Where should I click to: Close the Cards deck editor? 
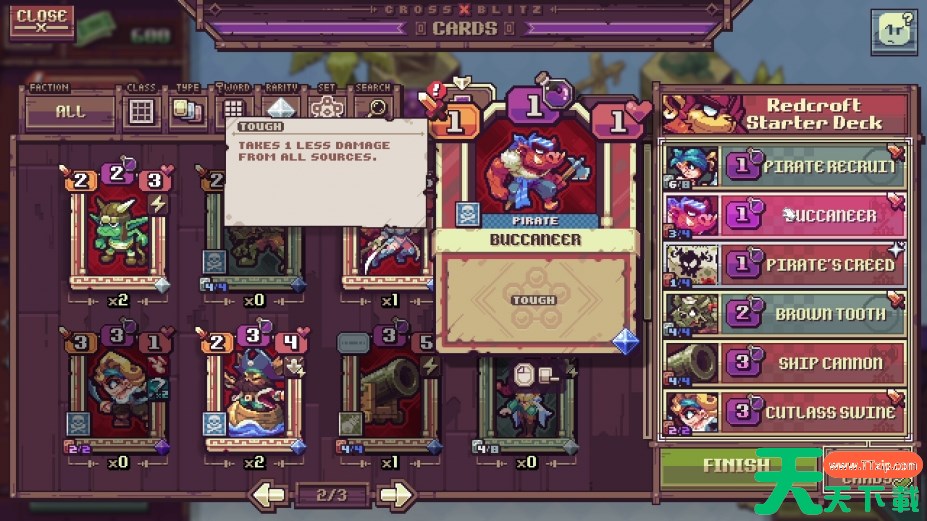coord(41,21)
